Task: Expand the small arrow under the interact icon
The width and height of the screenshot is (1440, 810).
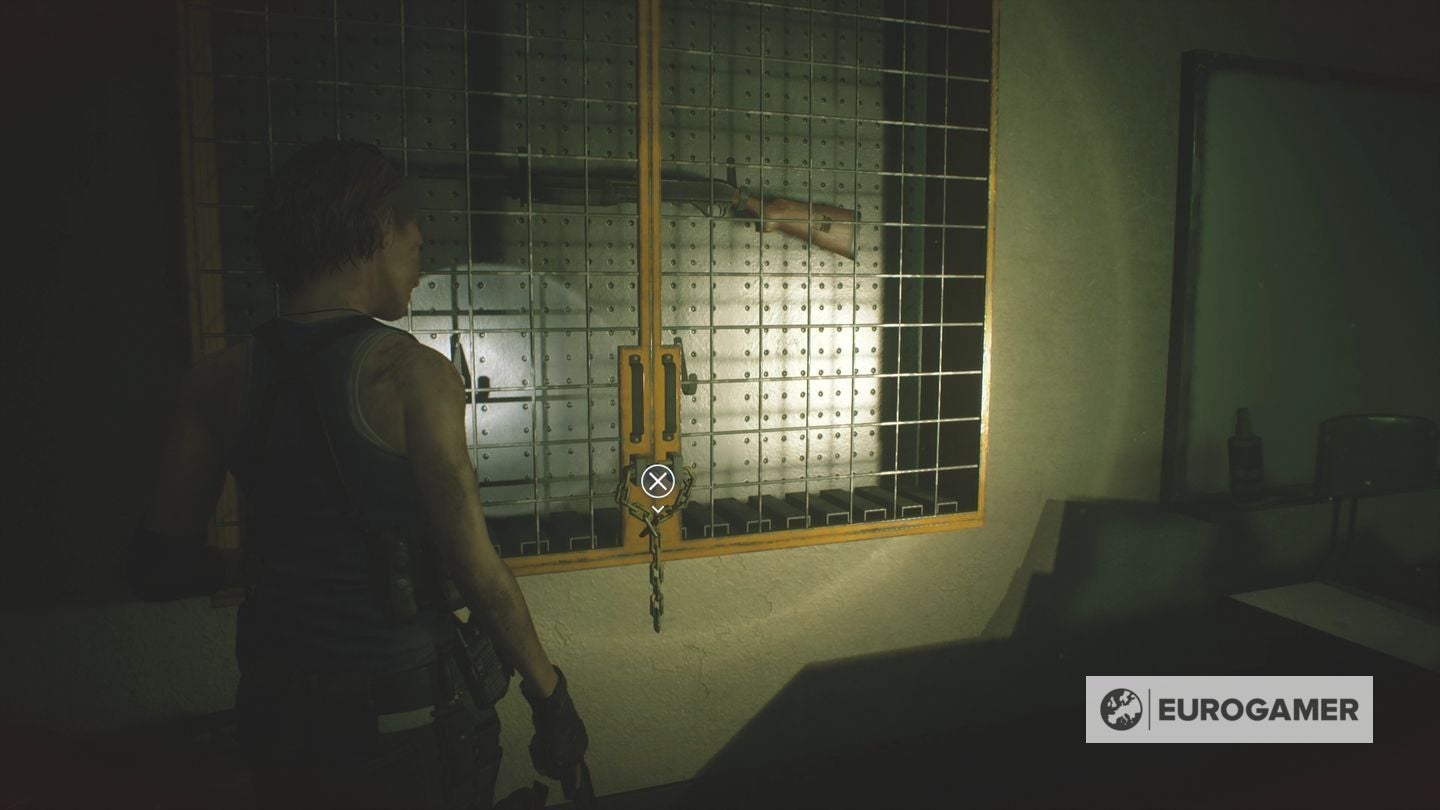Action: pos(657,508)
